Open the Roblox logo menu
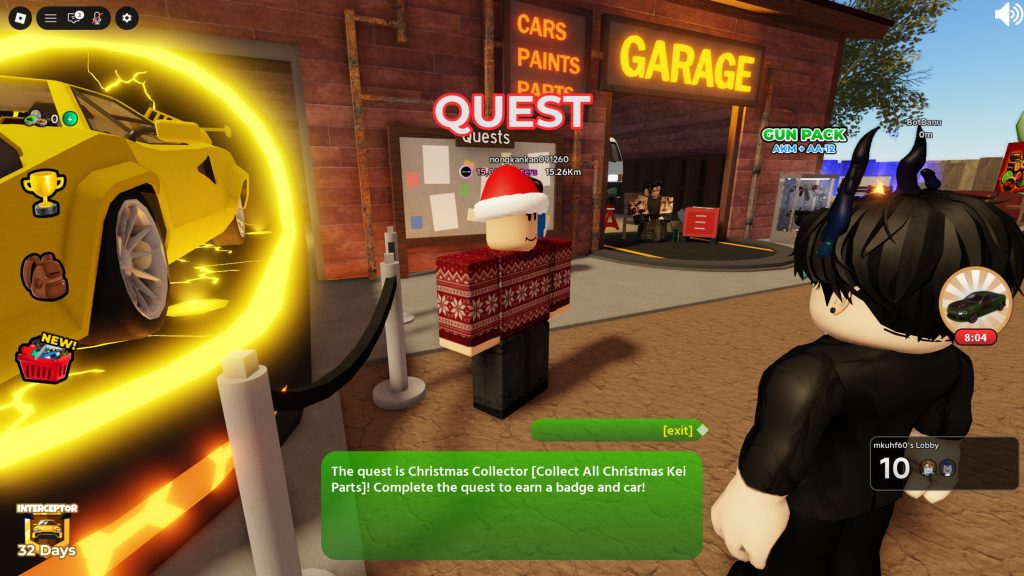The image size is (1024, 576). click(x=20, y=17)
